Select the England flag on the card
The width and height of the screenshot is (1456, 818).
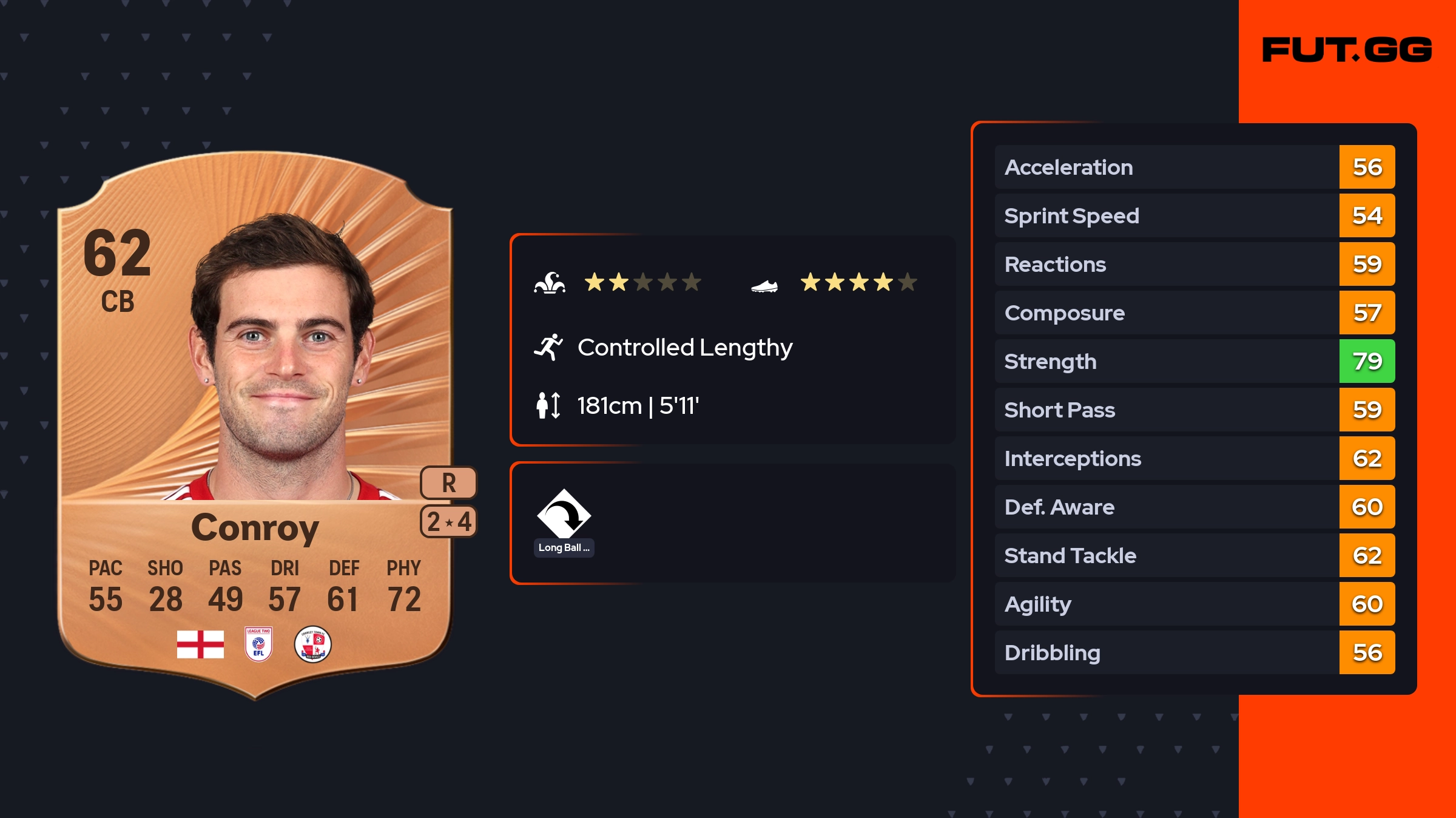coord(200,644)
